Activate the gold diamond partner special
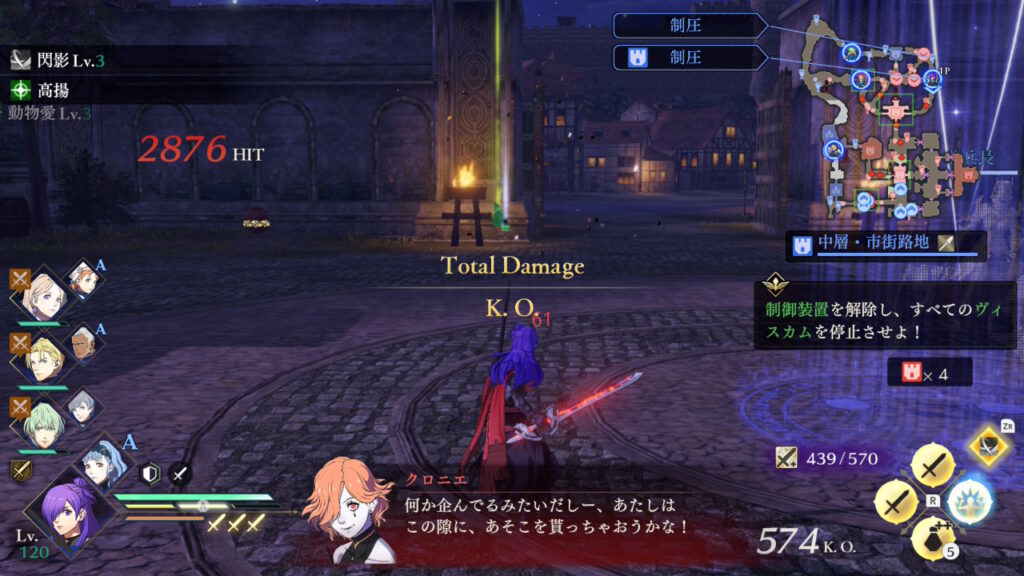 pos(988,445)
